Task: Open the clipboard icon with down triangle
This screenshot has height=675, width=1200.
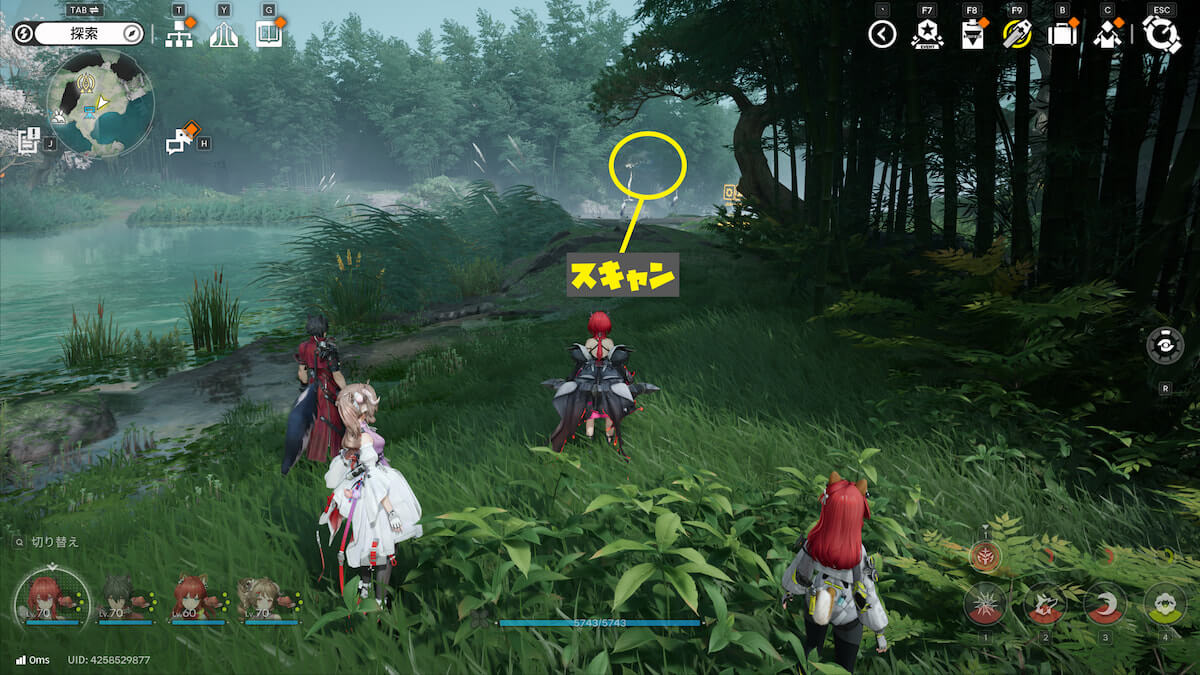Action: tap(972, 35)
